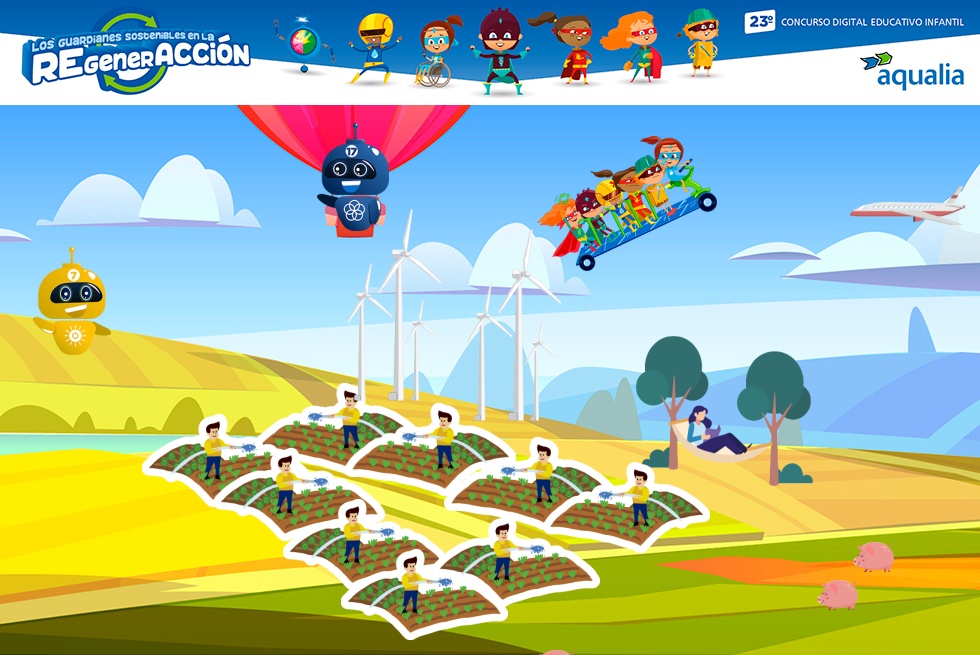Click the REgenerACCIÓN game logo

click(x=136, y=55)
